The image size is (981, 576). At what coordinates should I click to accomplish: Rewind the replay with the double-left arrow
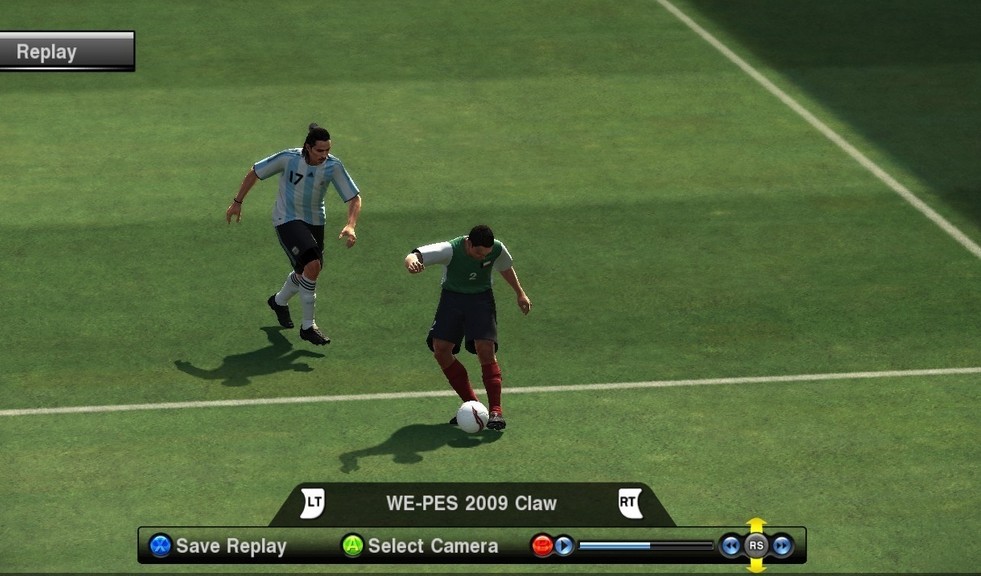731,546
